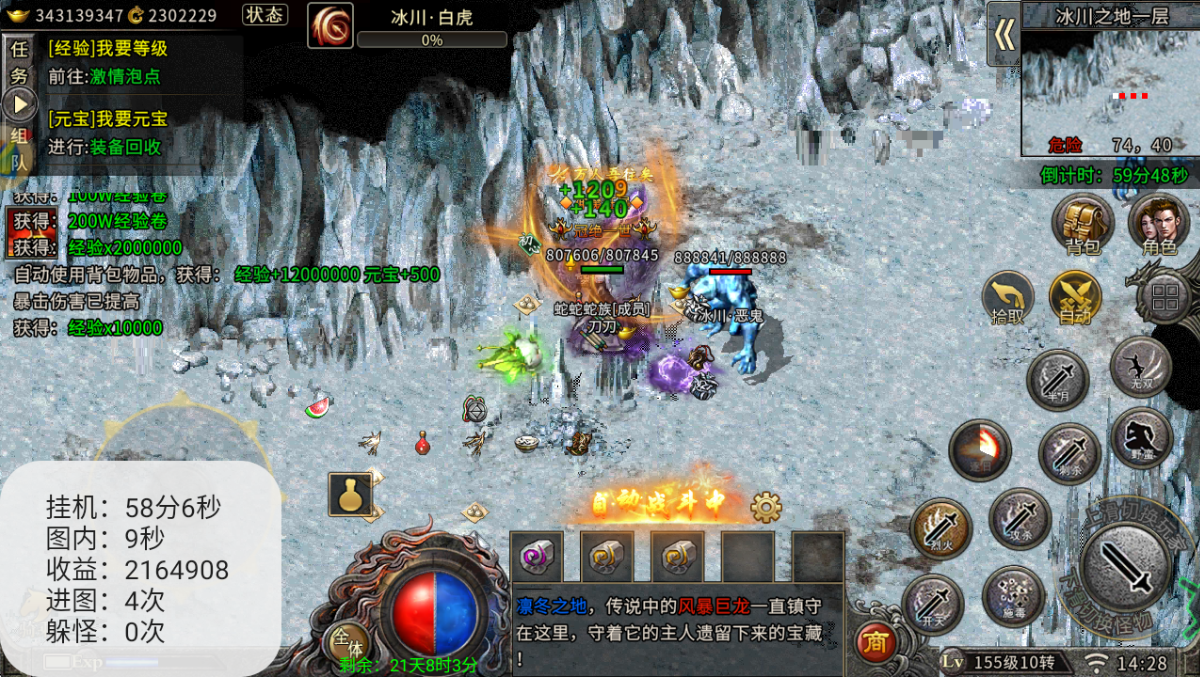Viewport: 1200px width, 677px height.
Task: Tap the 拾取 pickup button
Action: tap(1008, 297)
